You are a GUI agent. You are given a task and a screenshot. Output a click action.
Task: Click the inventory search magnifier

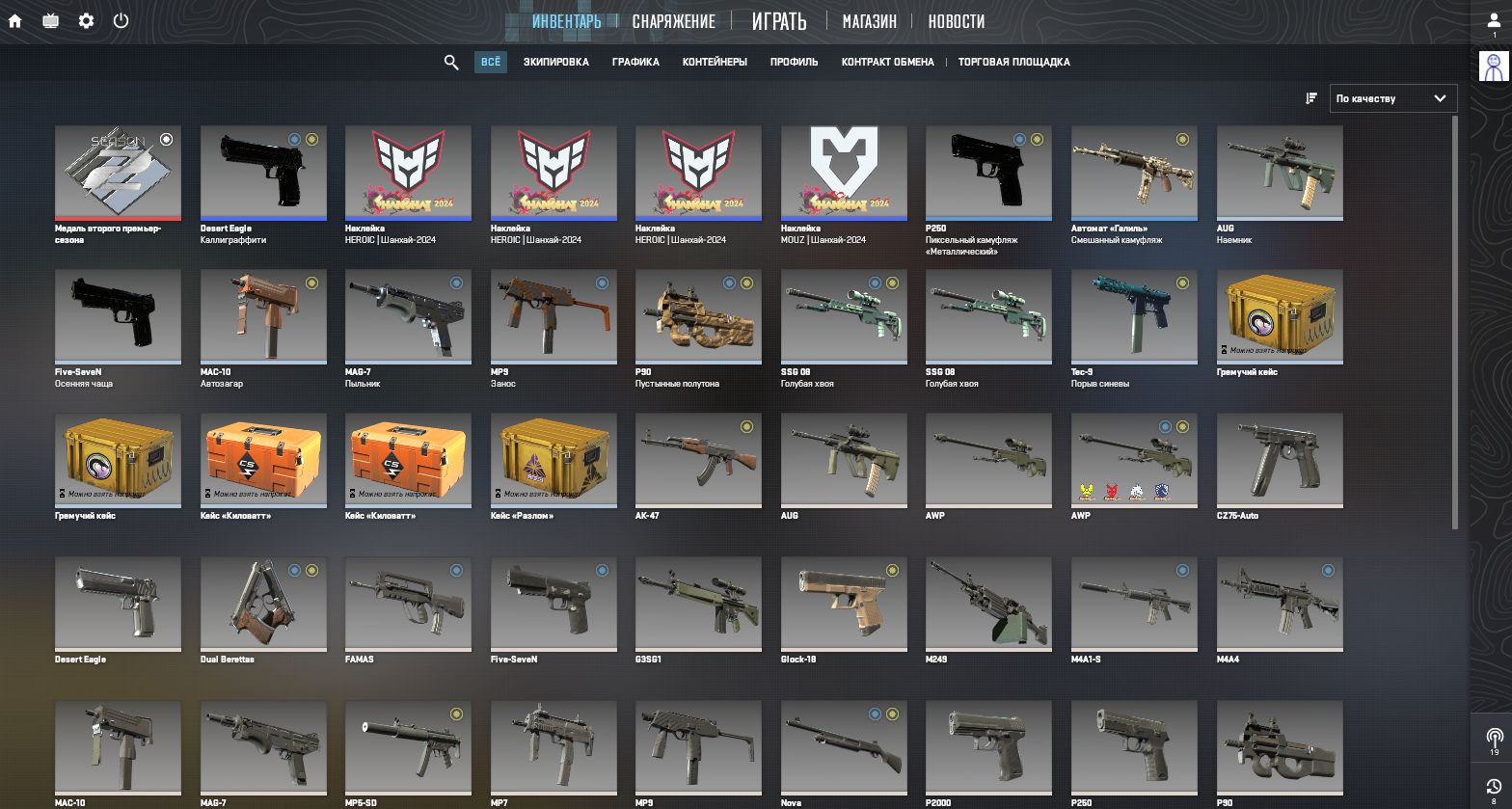(451, 63)
